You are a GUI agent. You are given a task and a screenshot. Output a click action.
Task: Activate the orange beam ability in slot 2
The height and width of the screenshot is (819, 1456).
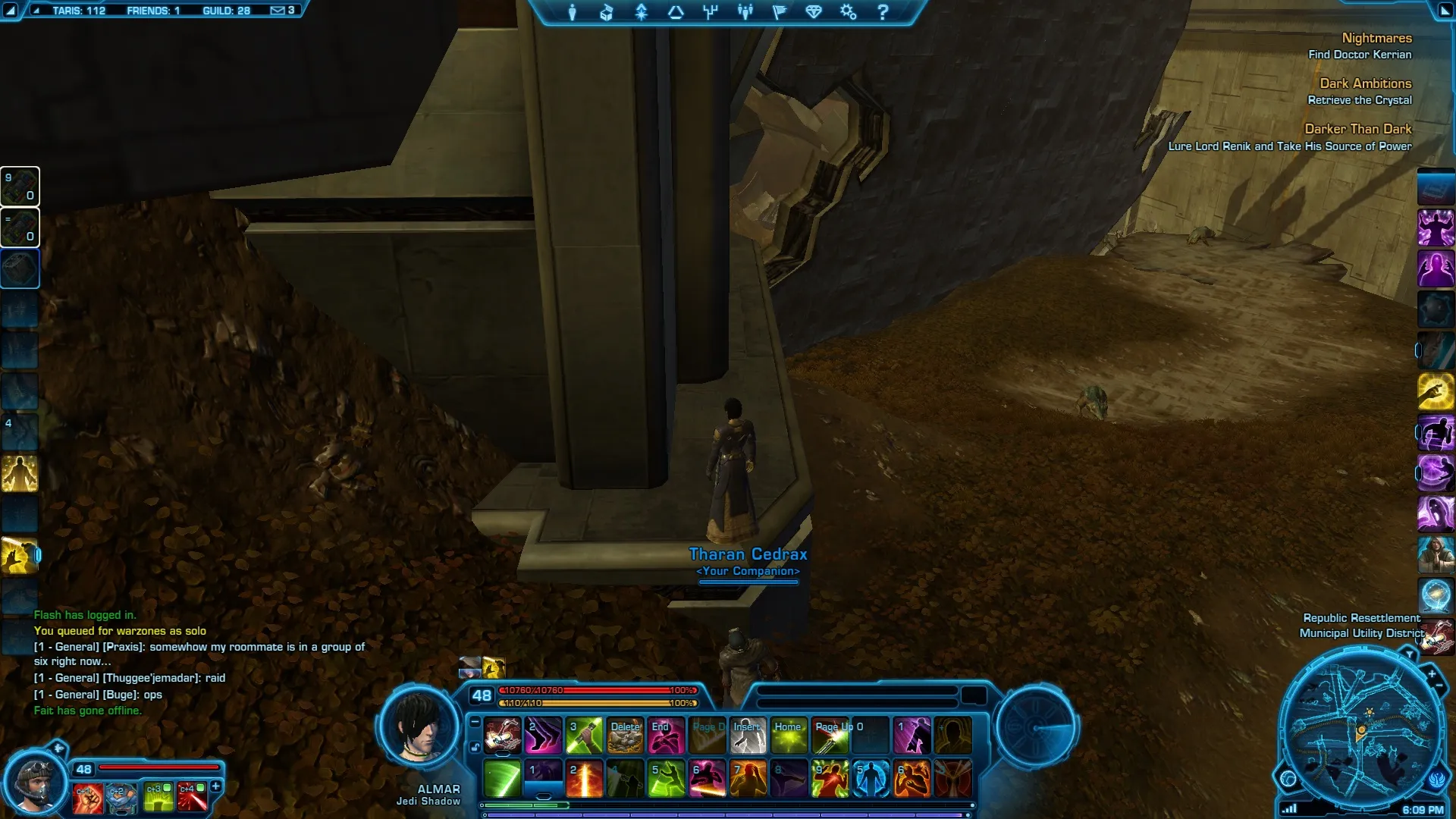(x=585, y=780)
